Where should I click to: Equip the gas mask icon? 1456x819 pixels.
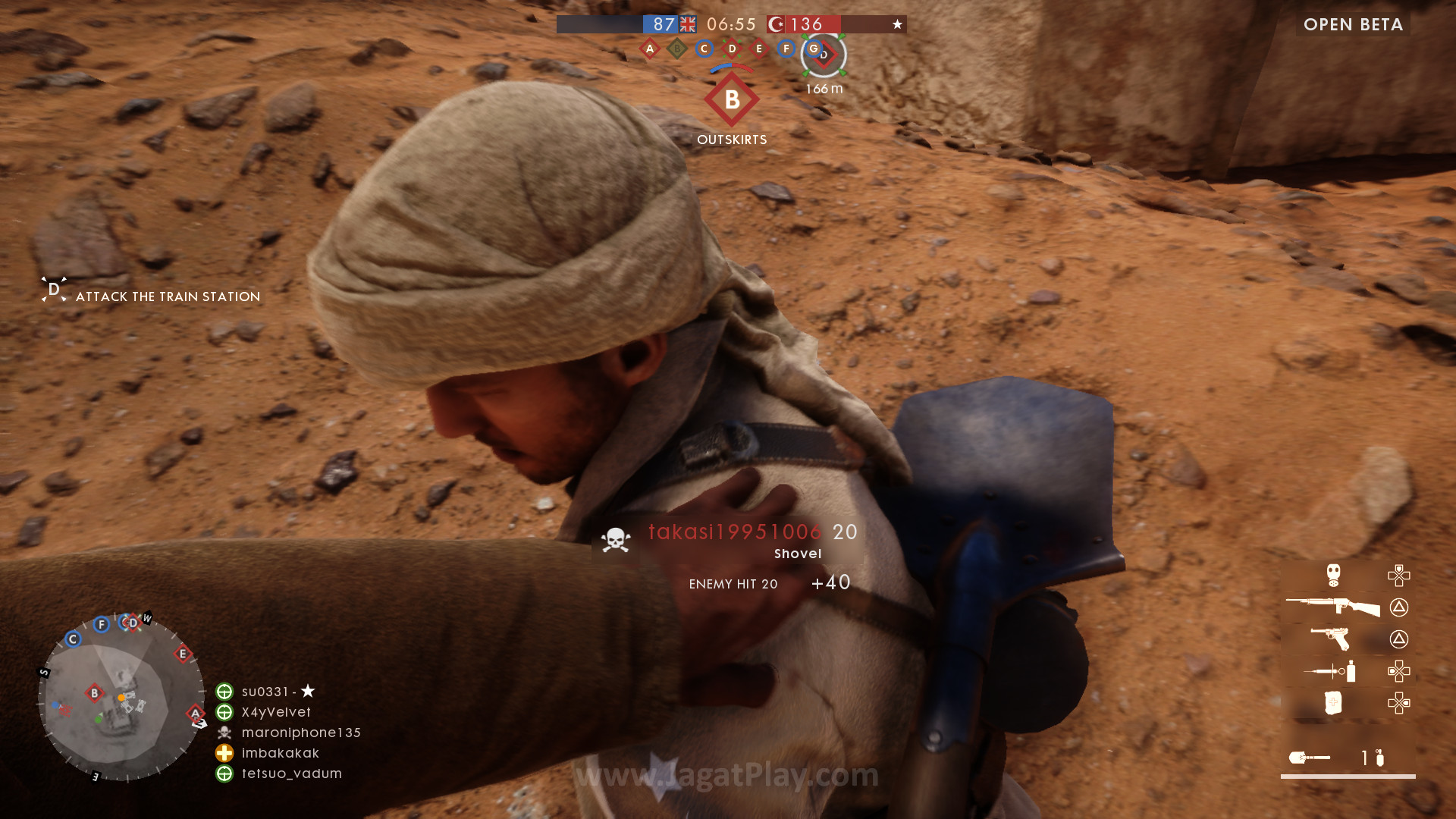[x=1333, y=575]
